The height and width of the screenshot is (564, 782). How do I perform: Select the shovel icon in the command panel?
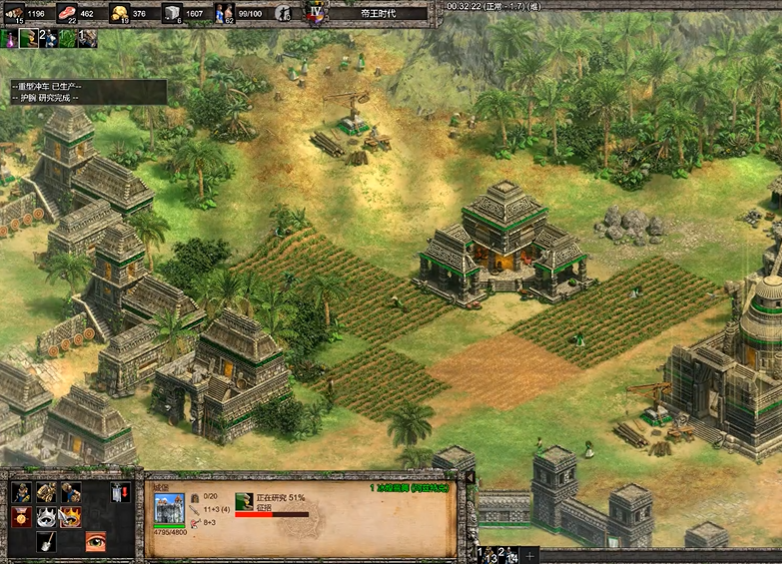[46, 542]
